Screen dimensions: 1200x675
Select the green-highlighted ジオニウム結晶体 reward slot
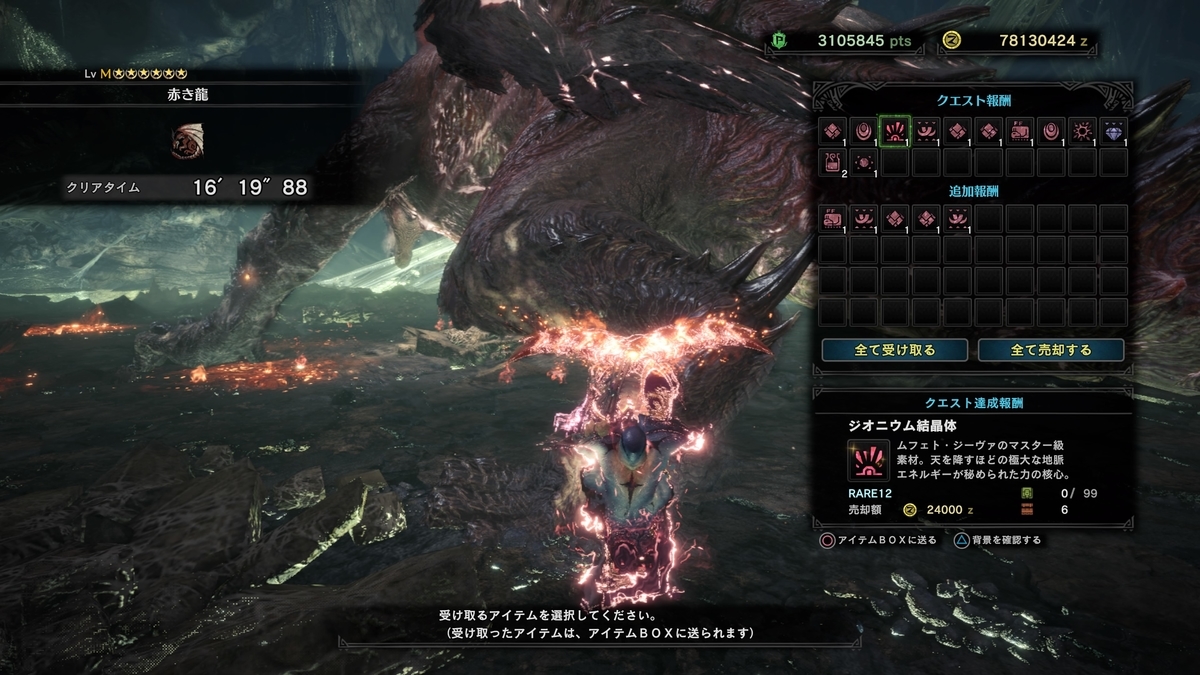[895, 131]
